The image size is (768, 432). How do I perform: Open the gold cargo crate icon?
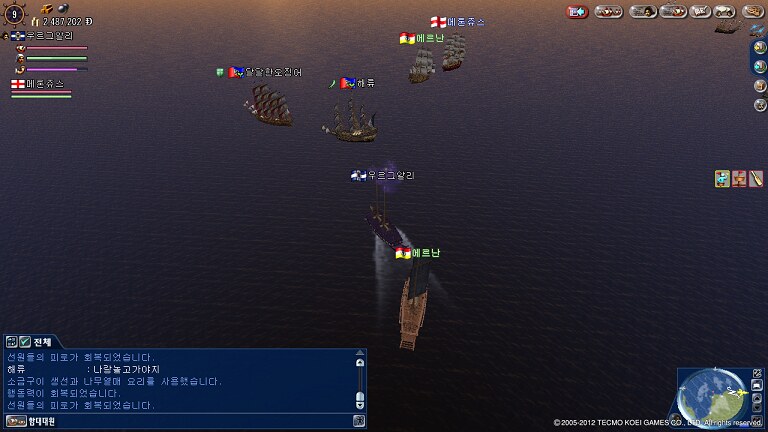click(46, 8)
